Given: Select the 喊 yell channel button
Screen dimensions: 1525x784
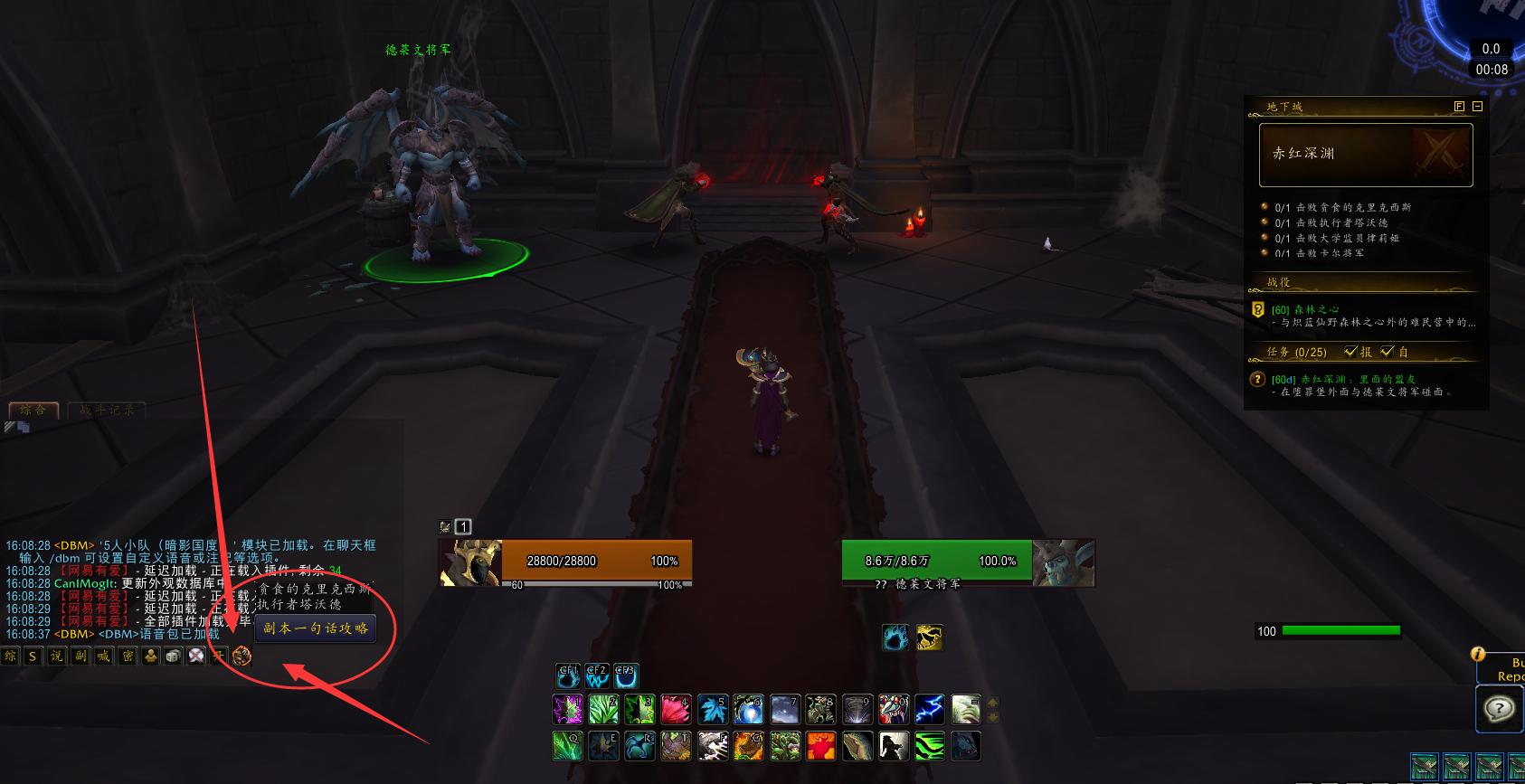Looking at the screenshot, I should [x=104, y=656].
